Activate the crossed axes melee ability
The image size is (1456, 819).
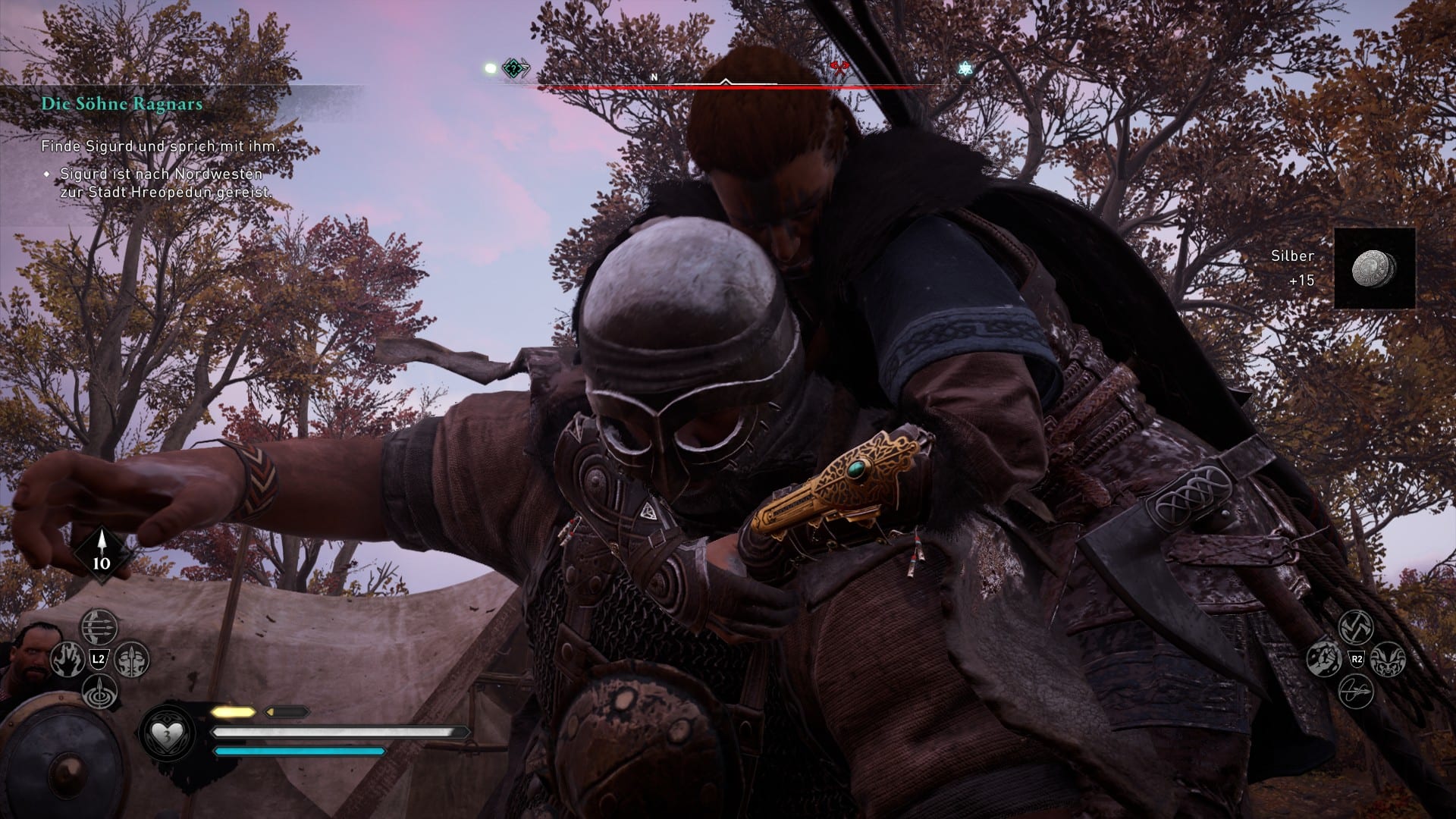pyautogui.click(x=1356, y=627)
